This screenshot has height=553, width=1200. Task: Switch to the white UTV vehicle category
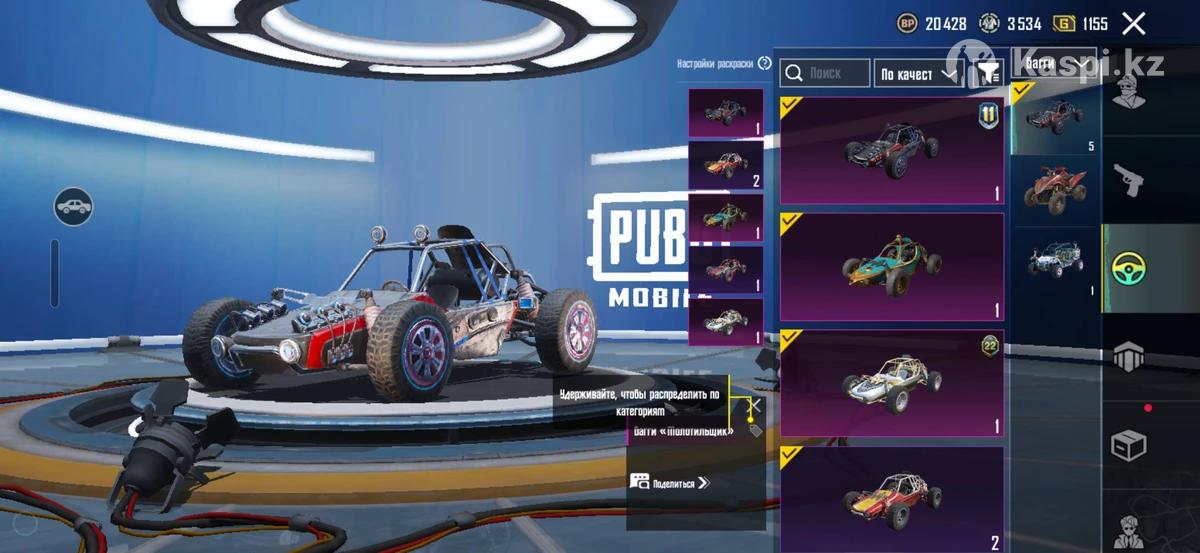click(1054, 262)
